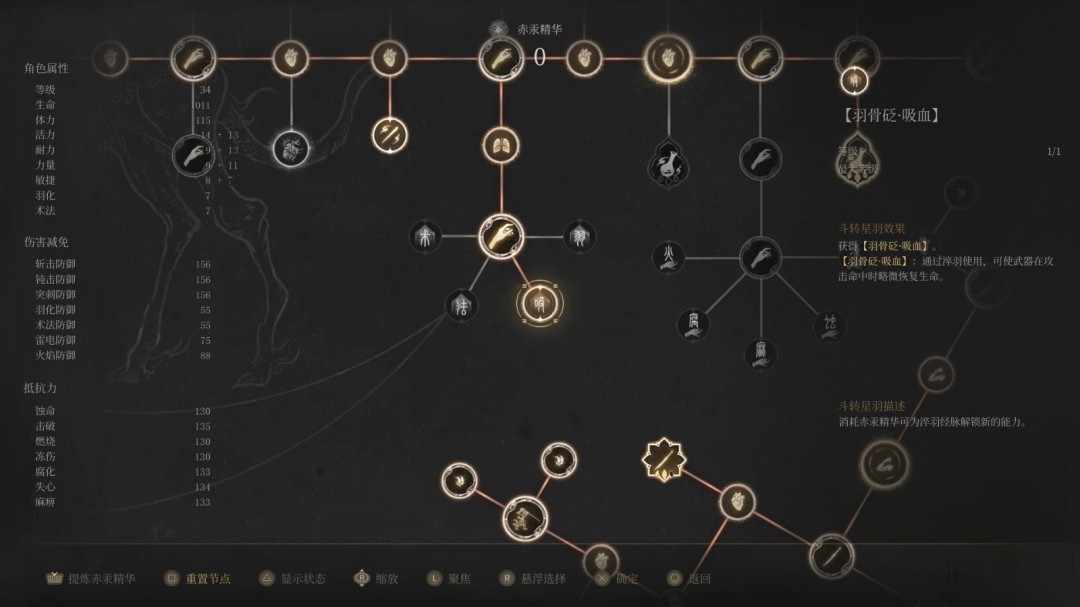Select the dark anatomical heart node
Screen dimensions: 1080x607
pos(291,150)
